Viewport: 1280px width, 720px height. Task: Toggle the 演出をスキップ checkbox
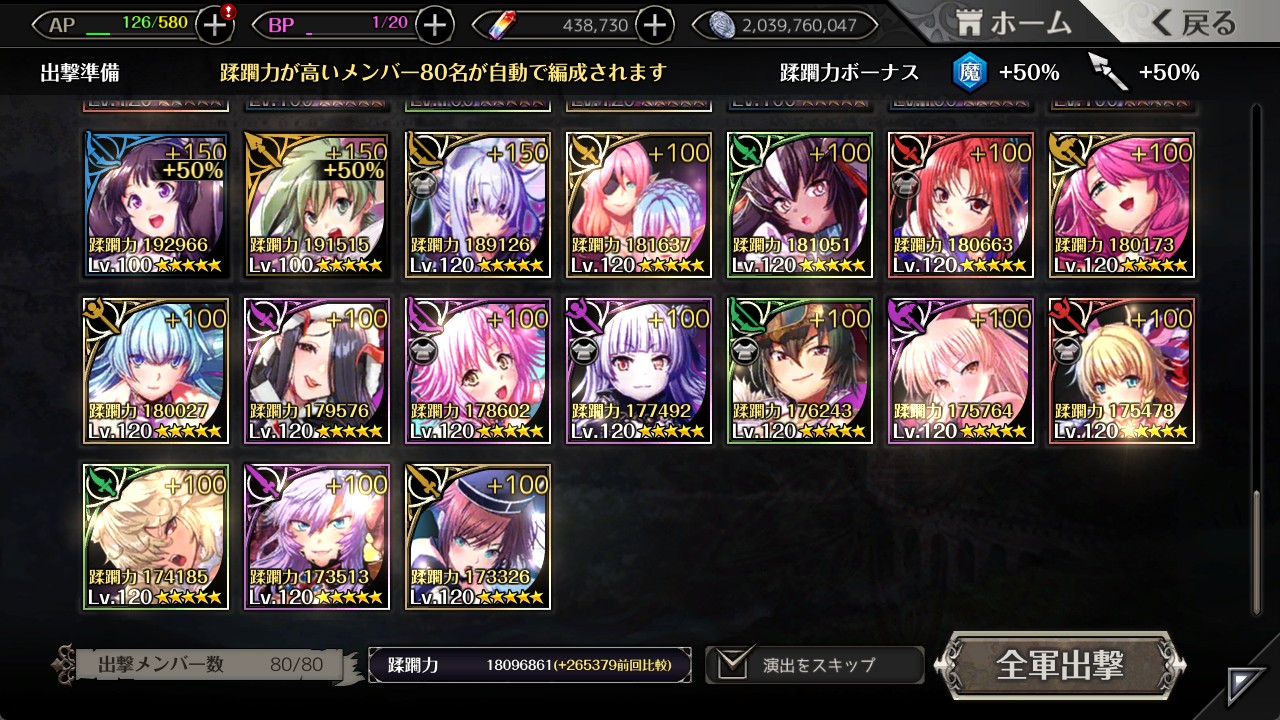pyautogui.click(x=734, y=664)
